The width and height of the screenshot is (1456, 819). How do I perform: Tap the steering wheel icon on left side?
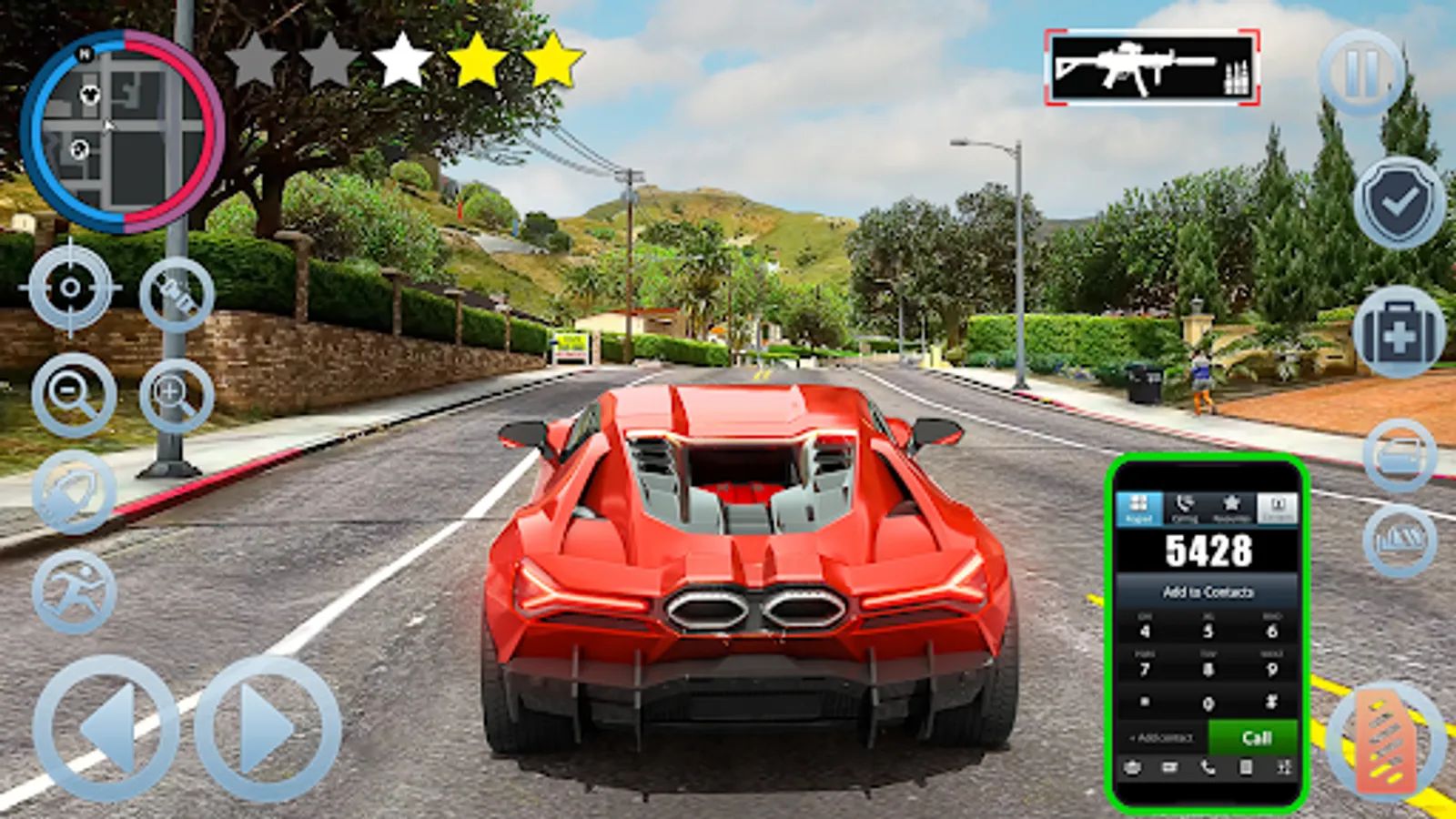coord(73,491)
